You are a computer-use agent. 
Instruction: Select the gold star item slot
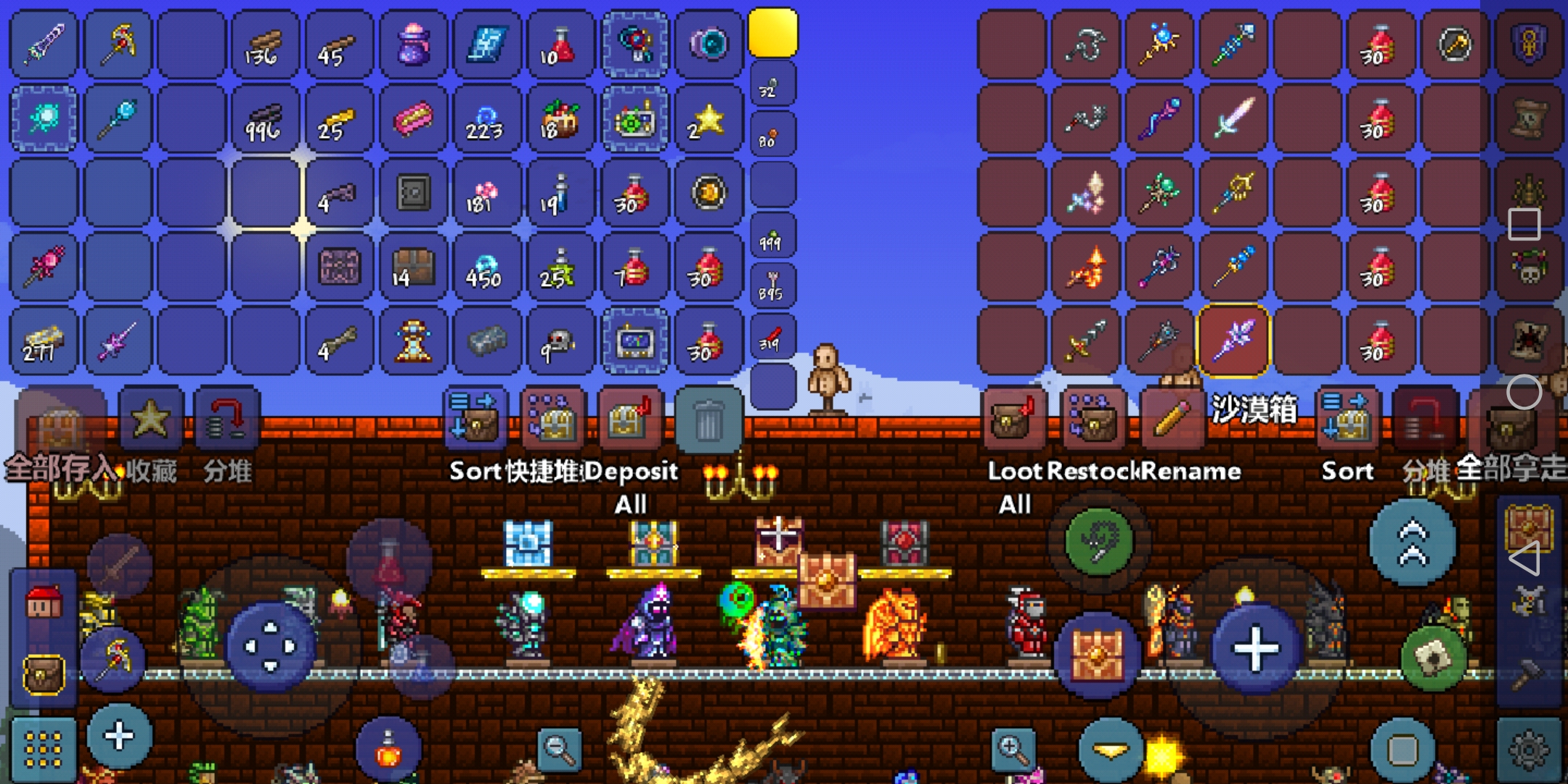point(708,120)
